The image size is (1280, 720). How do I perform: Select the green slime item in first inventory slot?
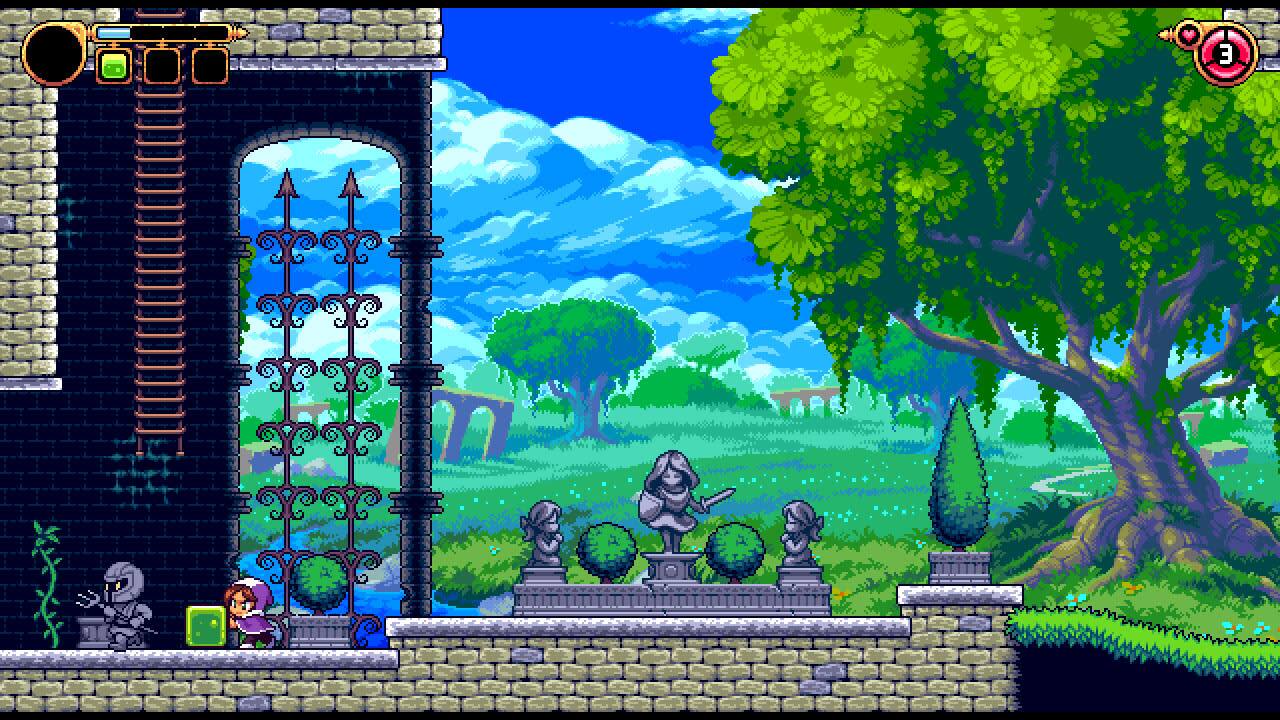pos(113,68)
